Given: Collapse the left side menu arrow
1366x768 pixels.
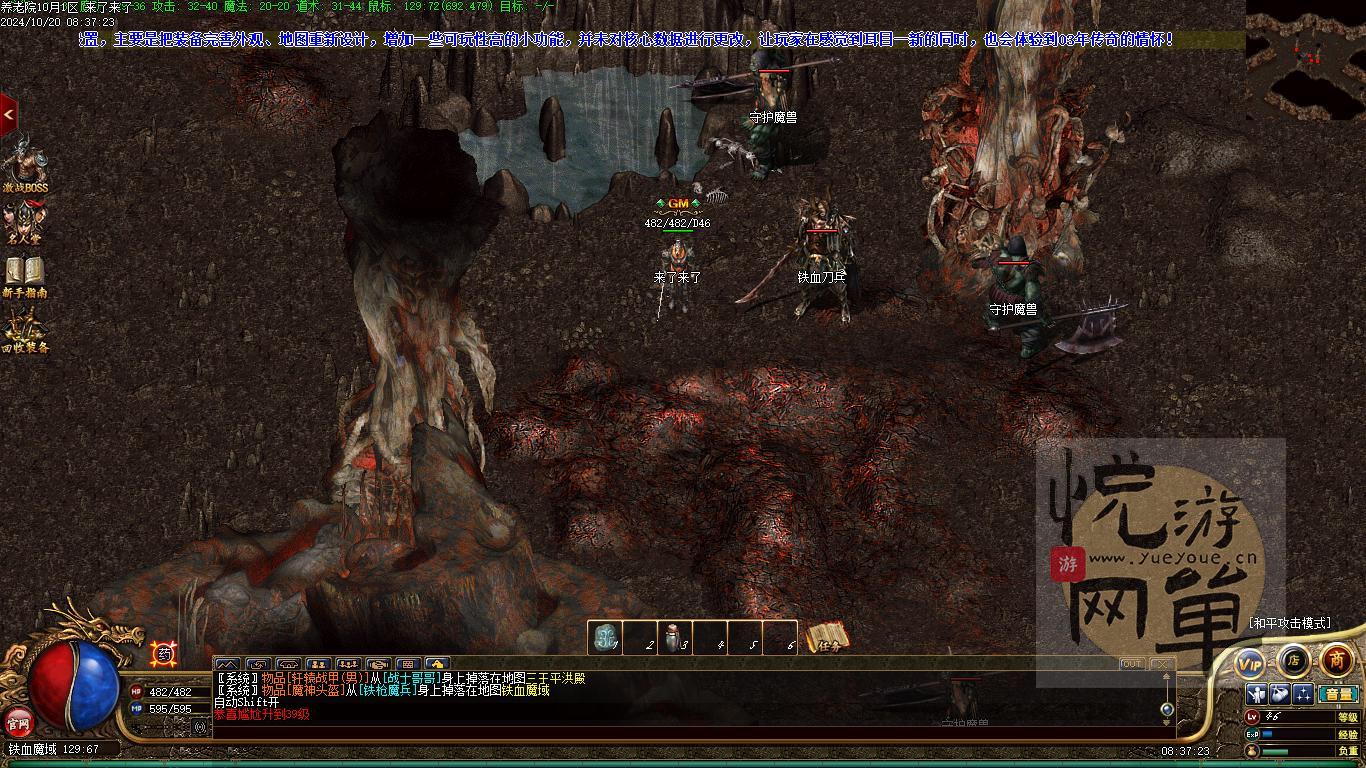Looking at the screenshot, I should [8, 115].
